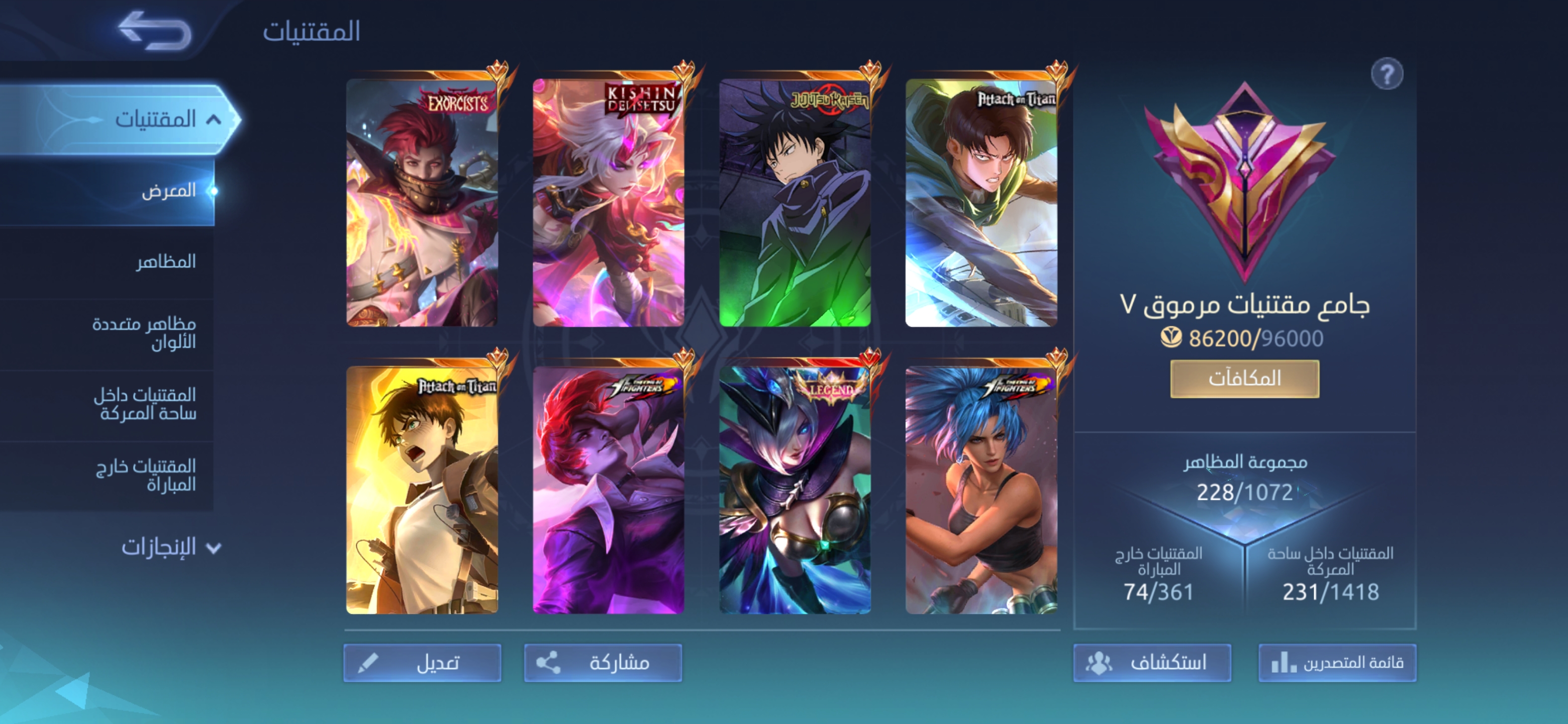View the Legend skin card

coord(795,490)
